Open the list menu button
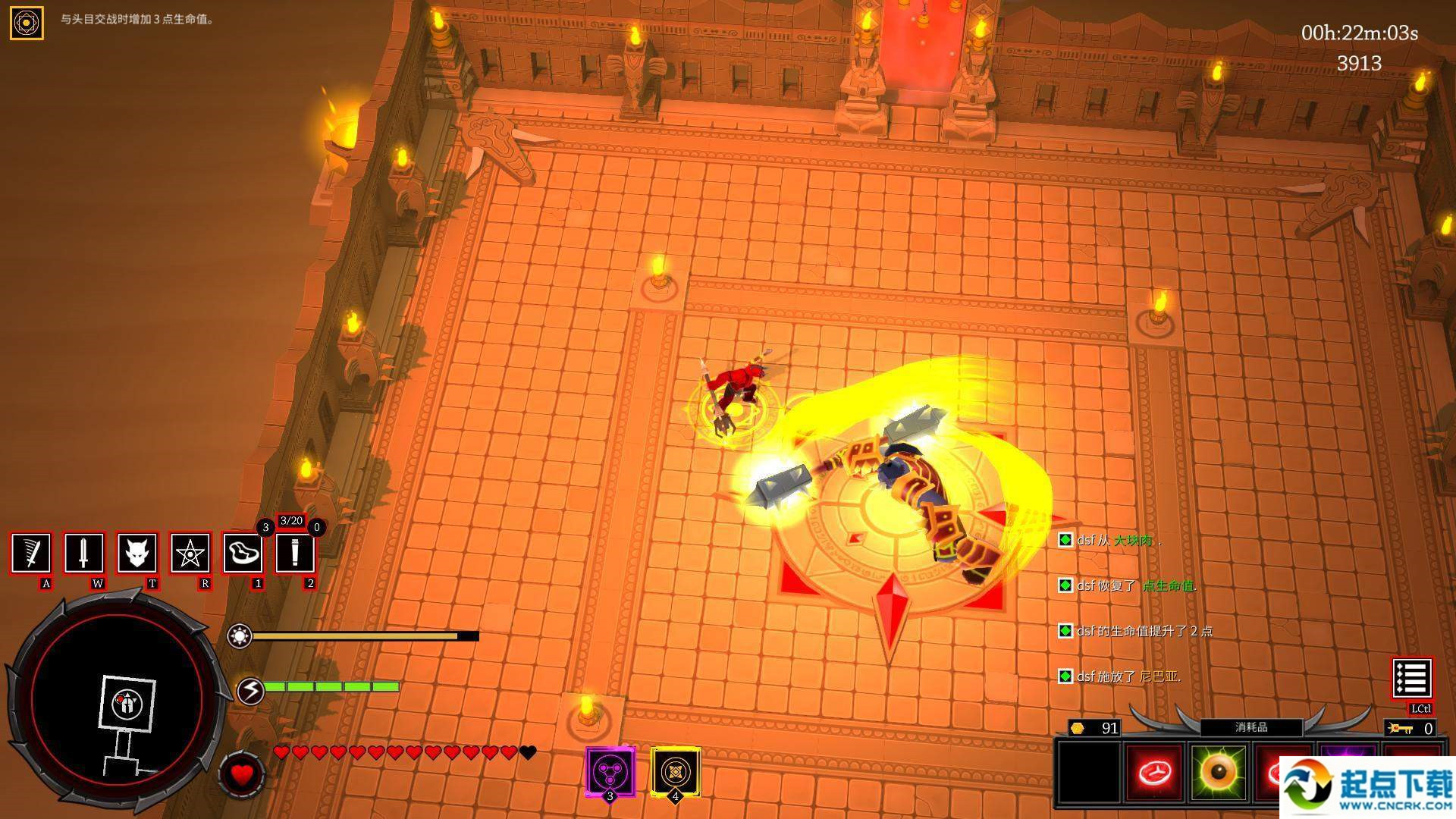 pos(1411,678)
